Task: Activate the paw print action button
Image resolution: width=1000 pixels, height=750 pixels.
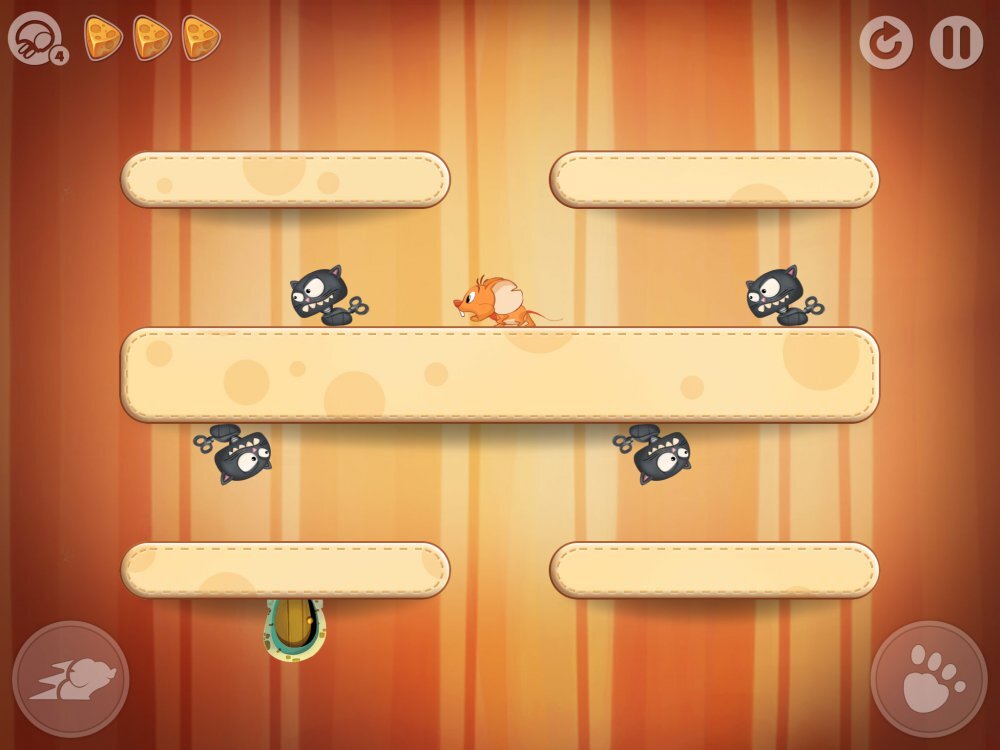Action: pyautogui.click(x=929, y=680)
